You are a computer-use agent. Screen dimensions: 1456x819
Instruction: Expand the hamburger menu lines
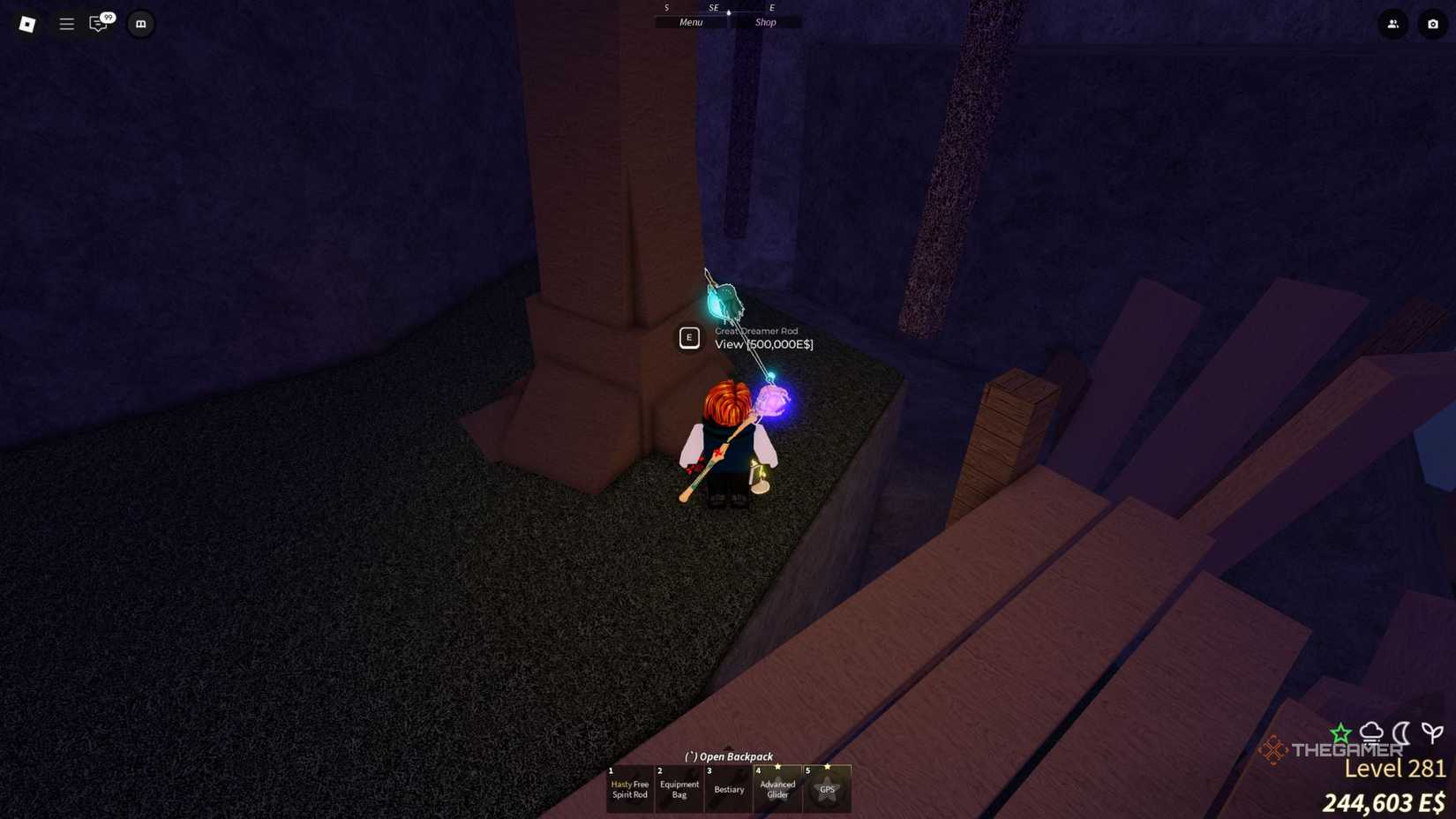click(66, 24)
